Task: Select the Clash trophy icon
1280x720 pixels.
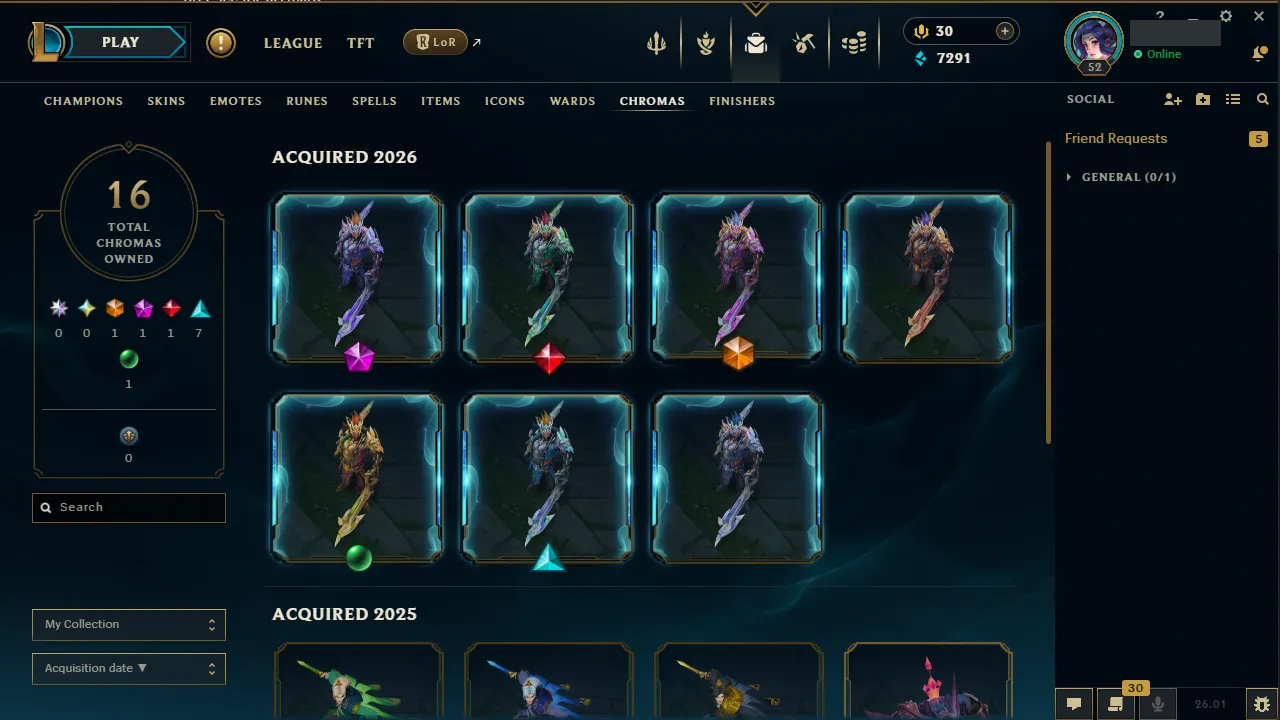Action: coord(706,43)
